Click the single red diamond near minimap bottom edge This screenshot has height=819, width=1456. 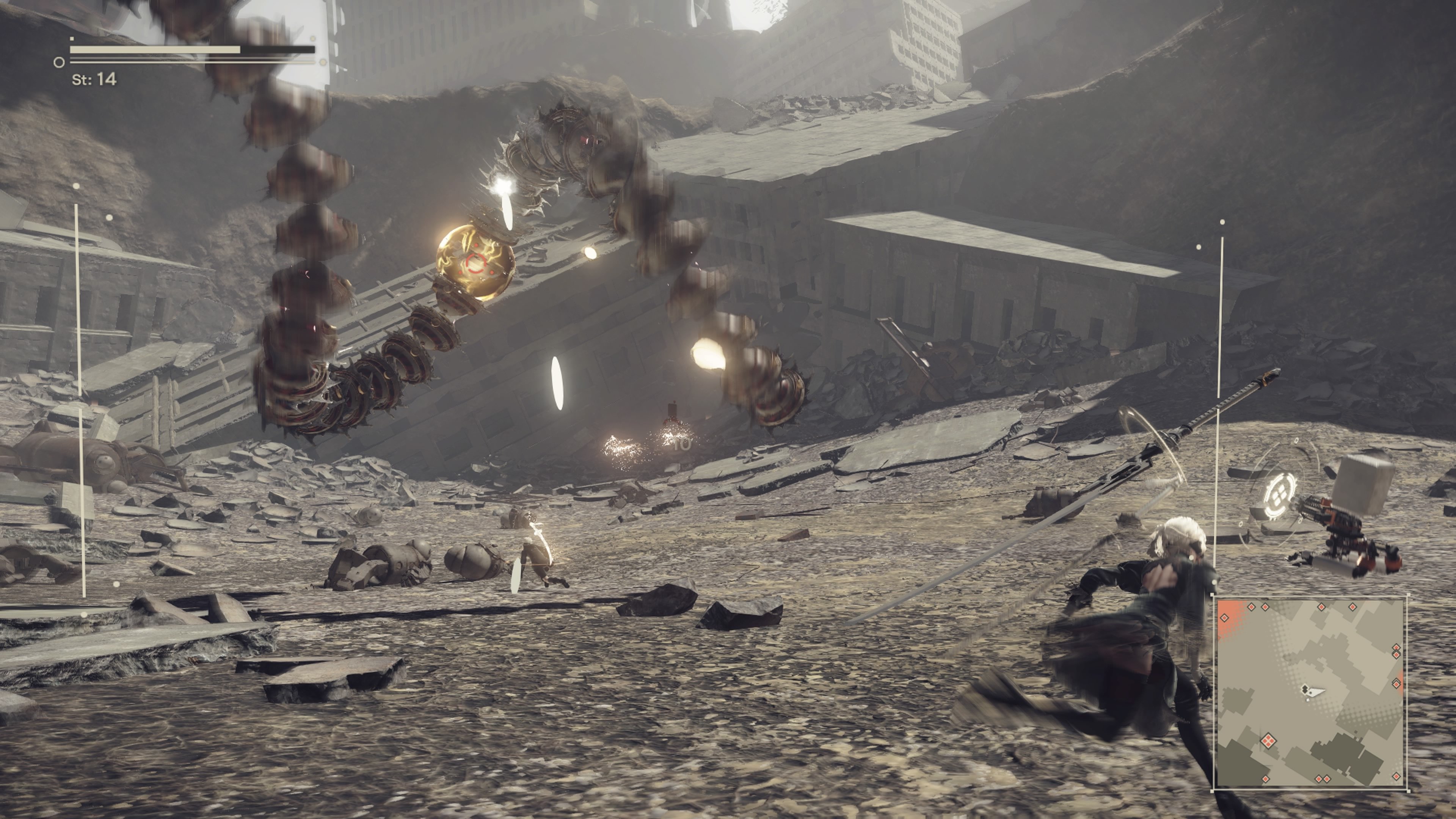click(x=1266, y=779)
